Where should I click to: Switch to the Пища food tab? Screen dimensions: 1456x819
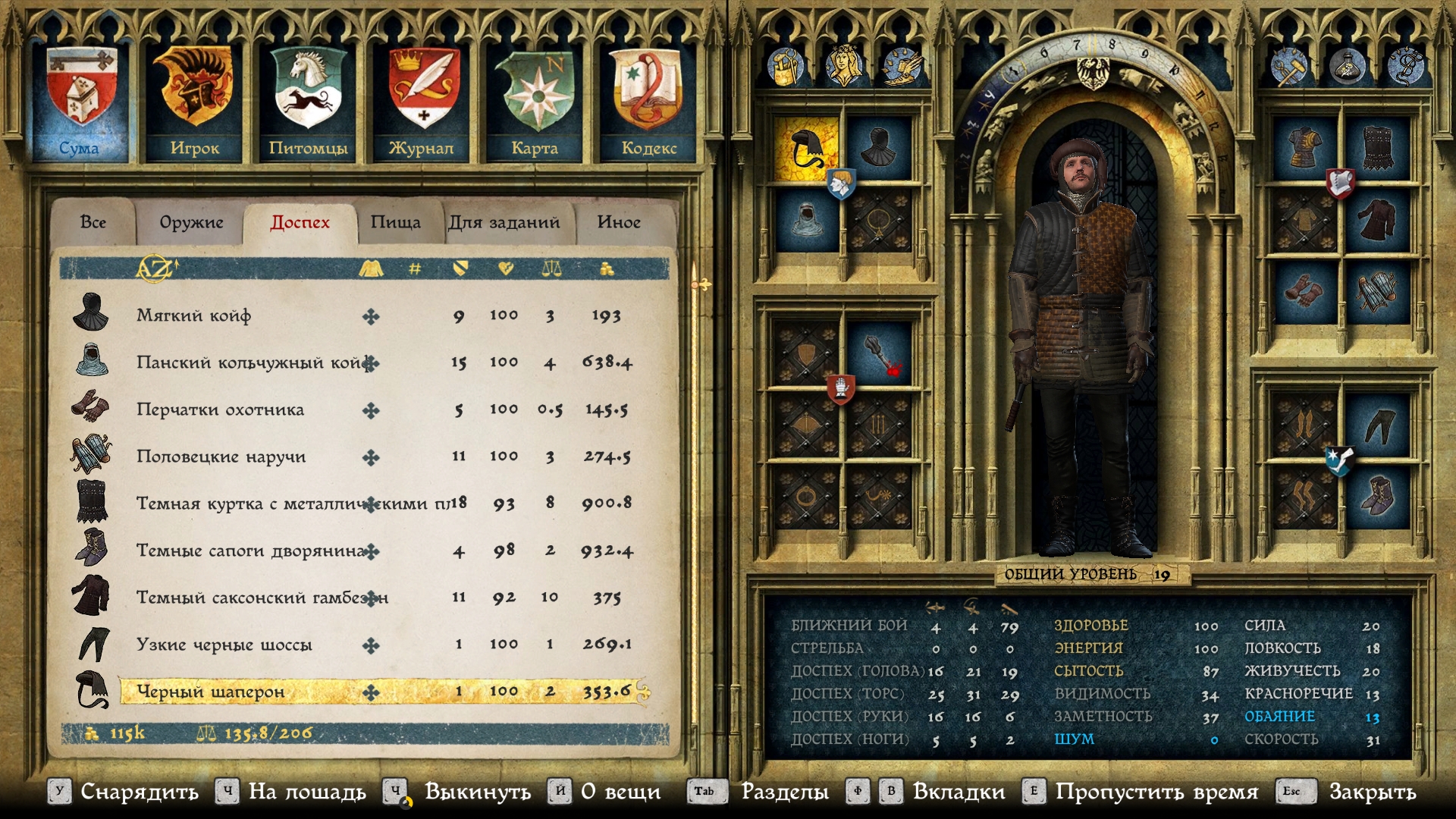pyautogui.click(x=395, y=222)
